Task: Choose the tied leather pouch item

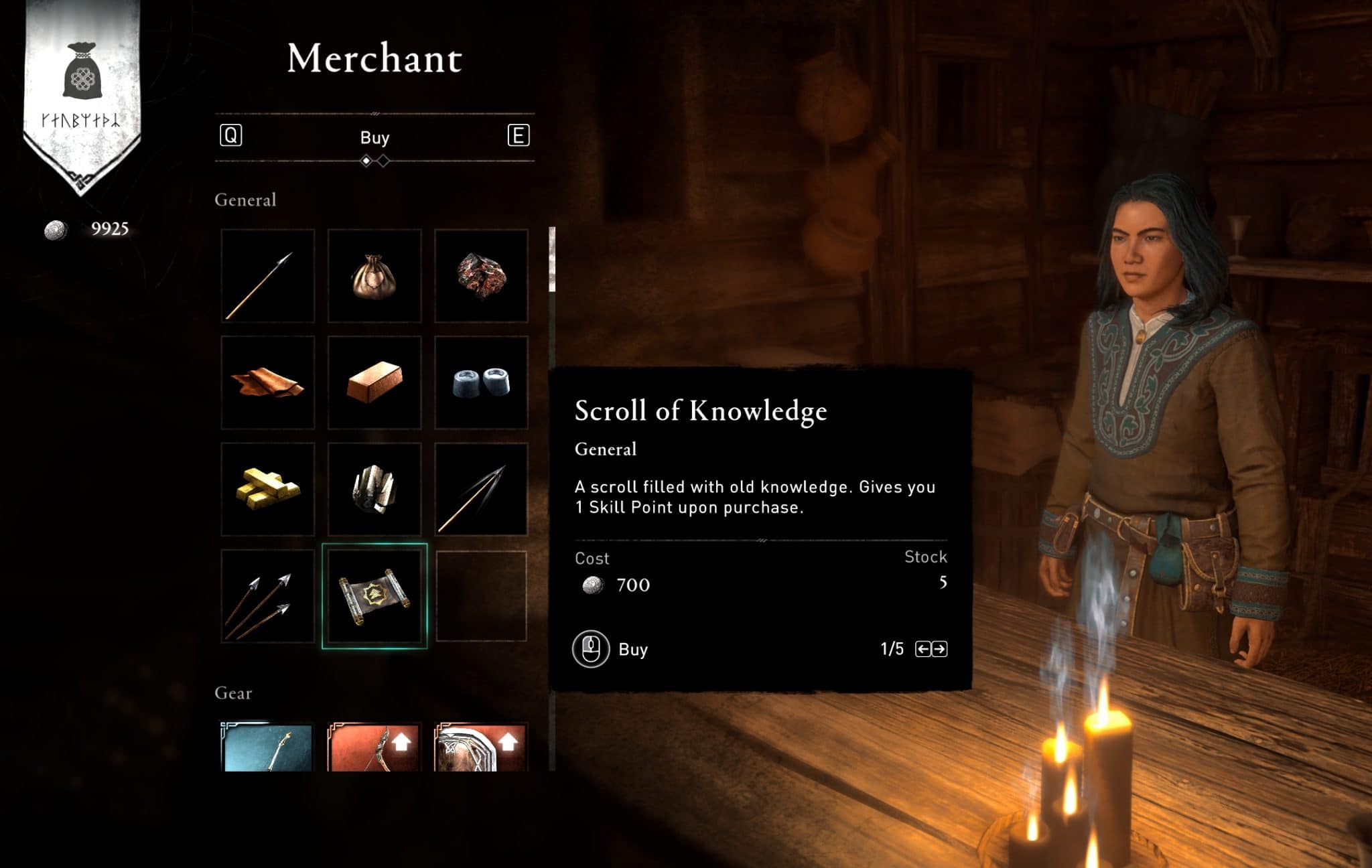Action: tap(374, 276)
